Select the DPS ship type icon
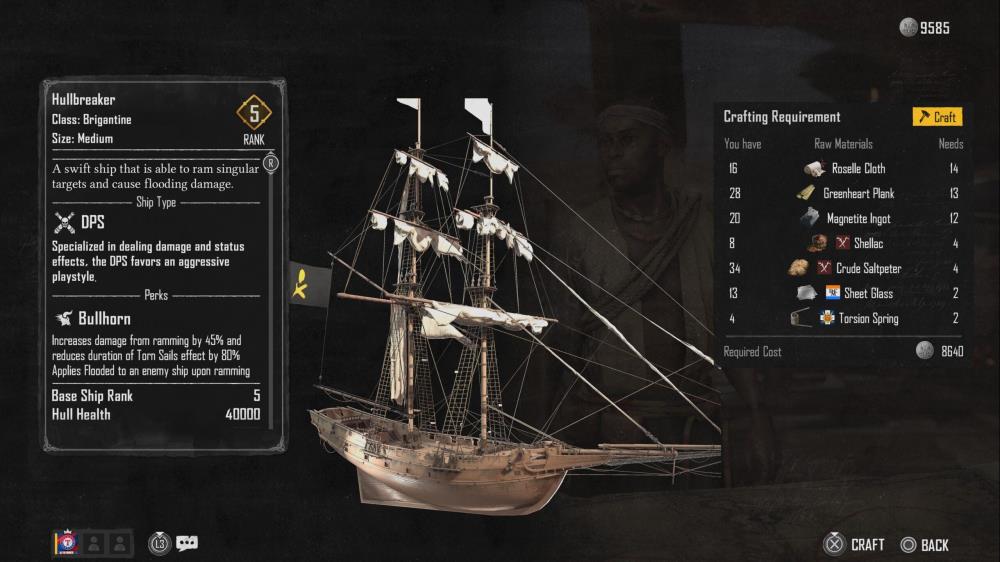Image resolution: width=1000 pixels, height=562 pixels. click(63, 222)
